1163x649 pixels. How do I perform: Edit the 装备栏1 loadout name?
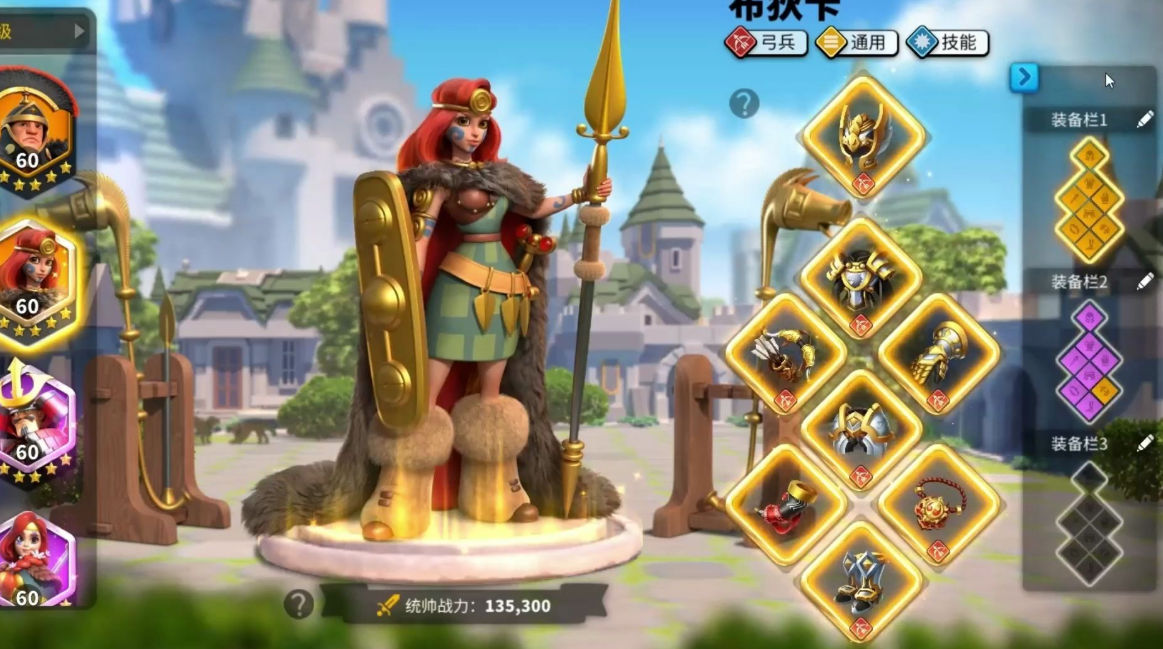click(1145, 120)
